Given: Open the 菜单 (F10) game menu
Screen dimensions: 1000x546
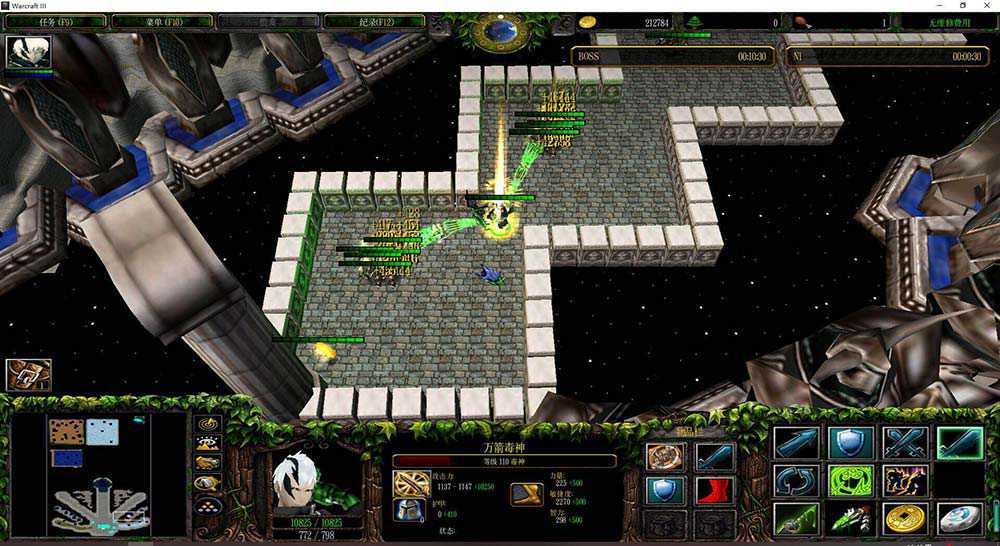Looking at the screenshot, I should click(x=159, y=20).
